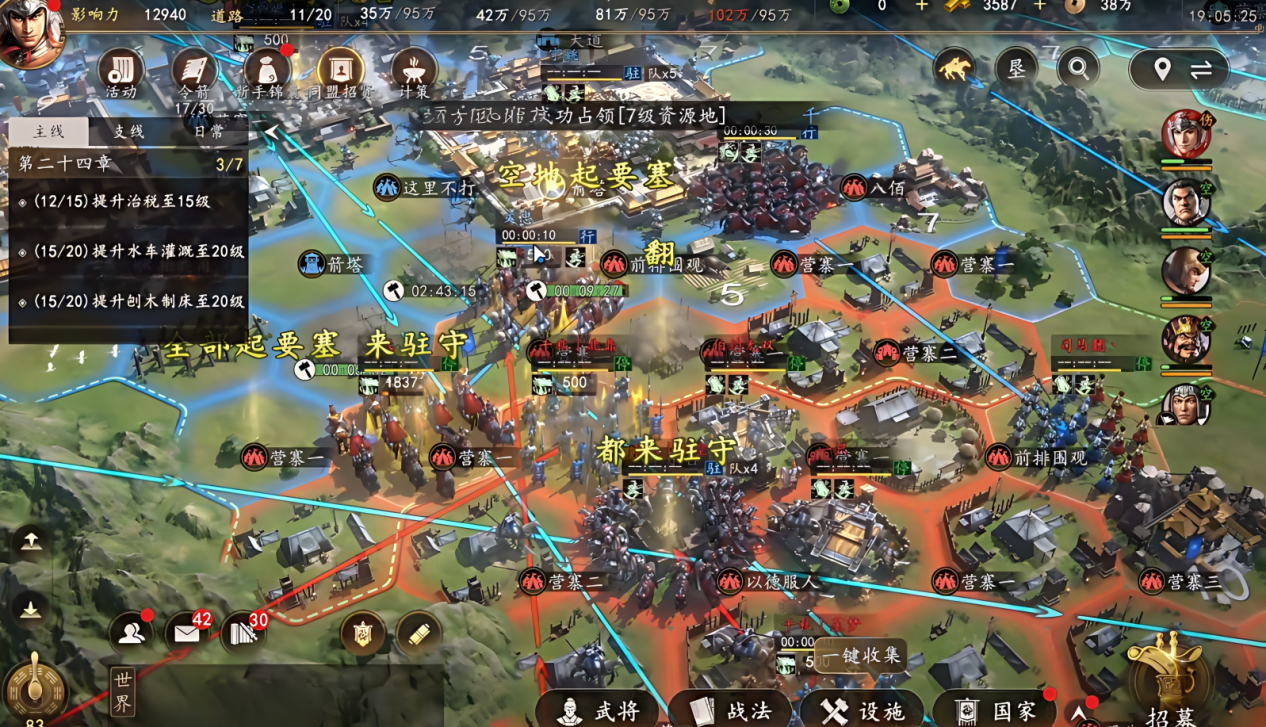The height and width of the screenshot is (727, 1266).
Task: Open the 设施 facilities menu
Action: 864,709
